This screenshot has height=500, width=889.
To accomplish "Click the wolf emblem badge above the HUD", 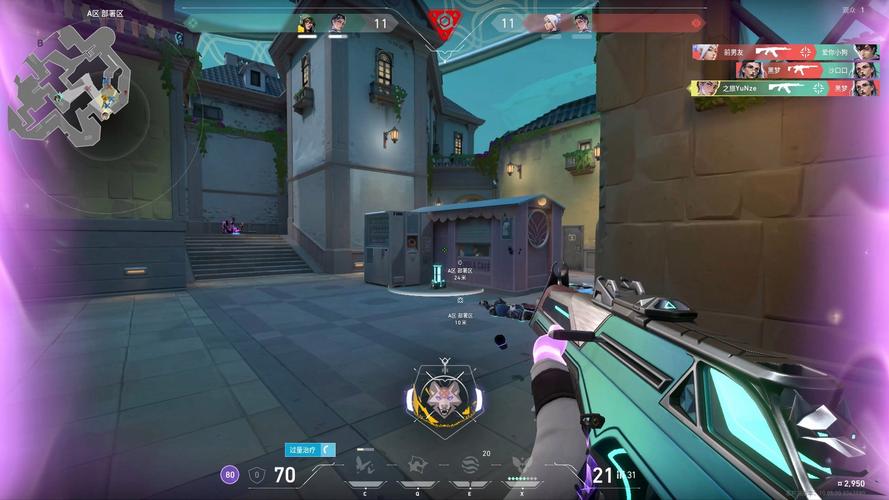I will (443, 396).
